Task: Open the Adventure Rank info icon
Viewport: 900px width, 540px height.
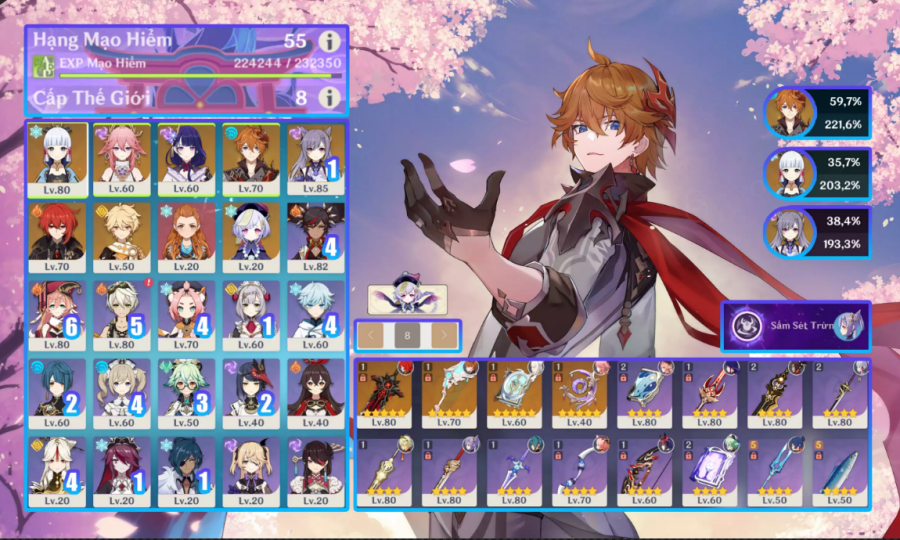Action: point(329,42)
